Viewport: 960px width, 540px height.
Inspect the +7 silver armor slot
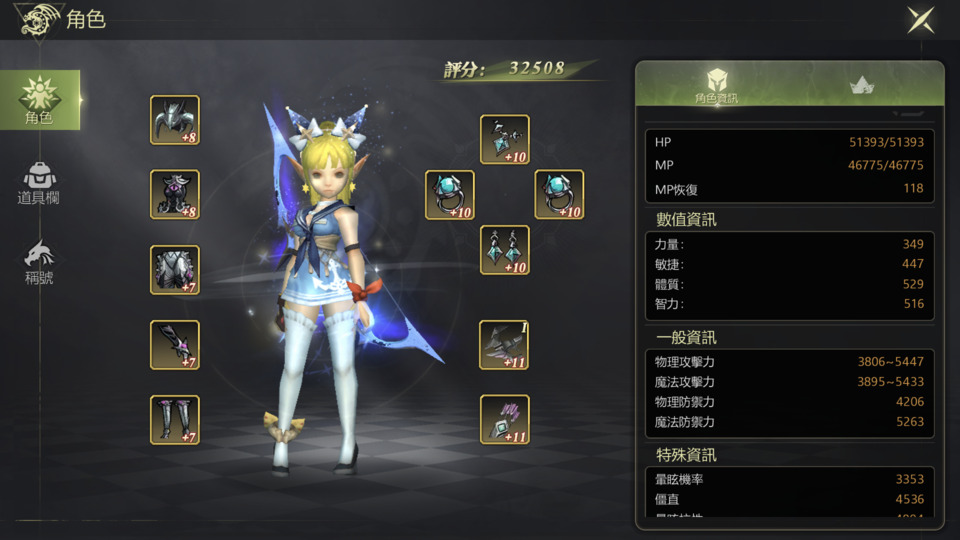[175, 270]
